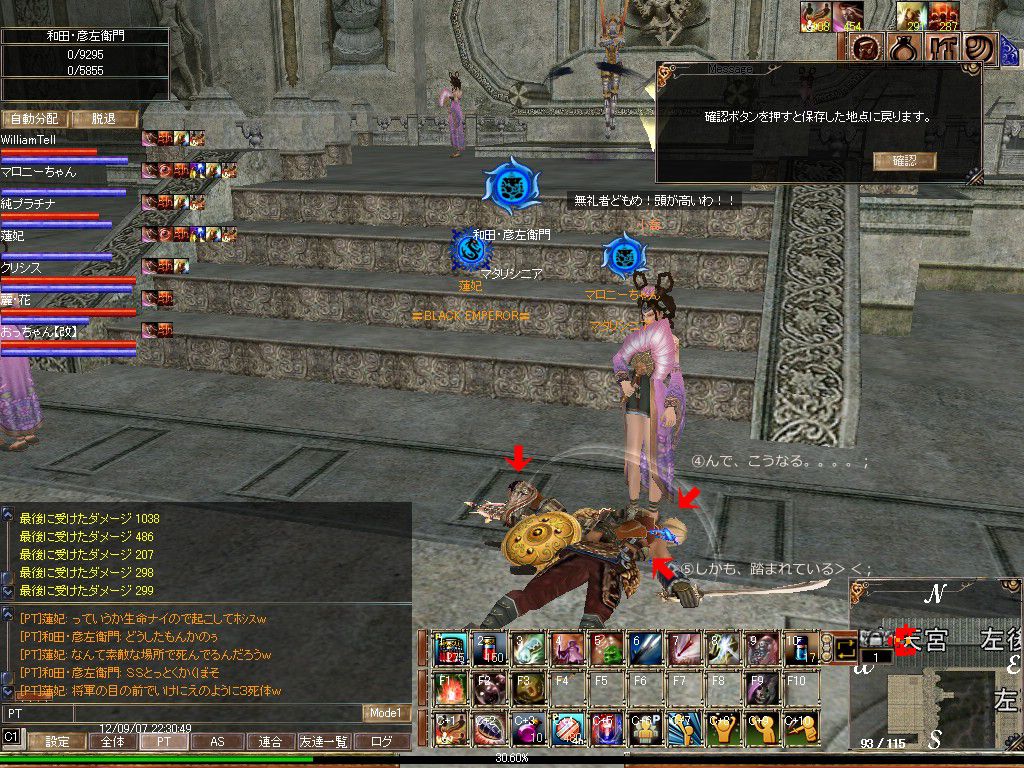Image resolution: width=1024 pixels, height=768 pixels.
Task: Confirm the 確認 button in the Message dialog
Action: [x=904, y=160]
